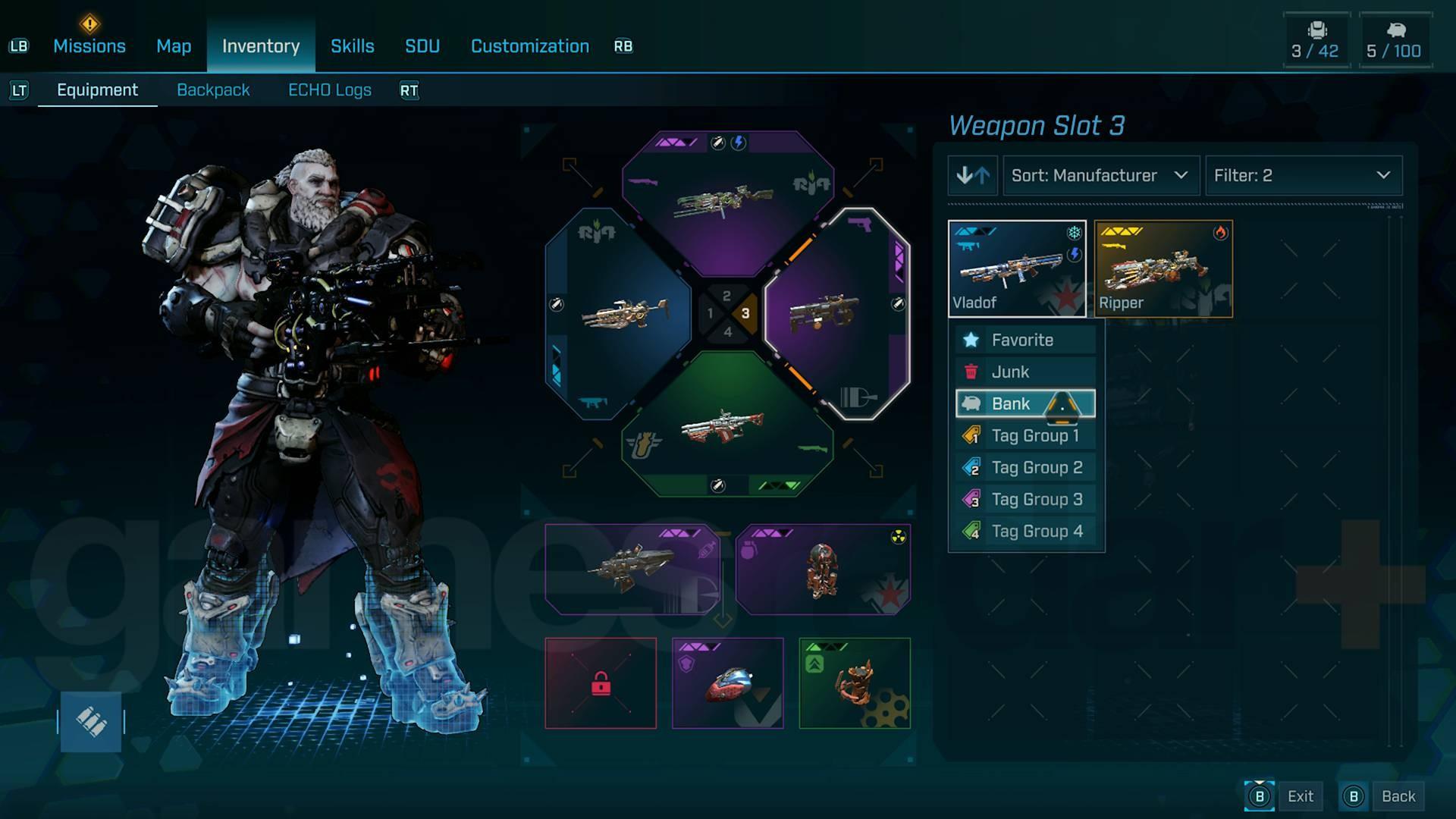Show the Backpack sub-tab
Screen dimensions: 1456x819
coord(213,90)
